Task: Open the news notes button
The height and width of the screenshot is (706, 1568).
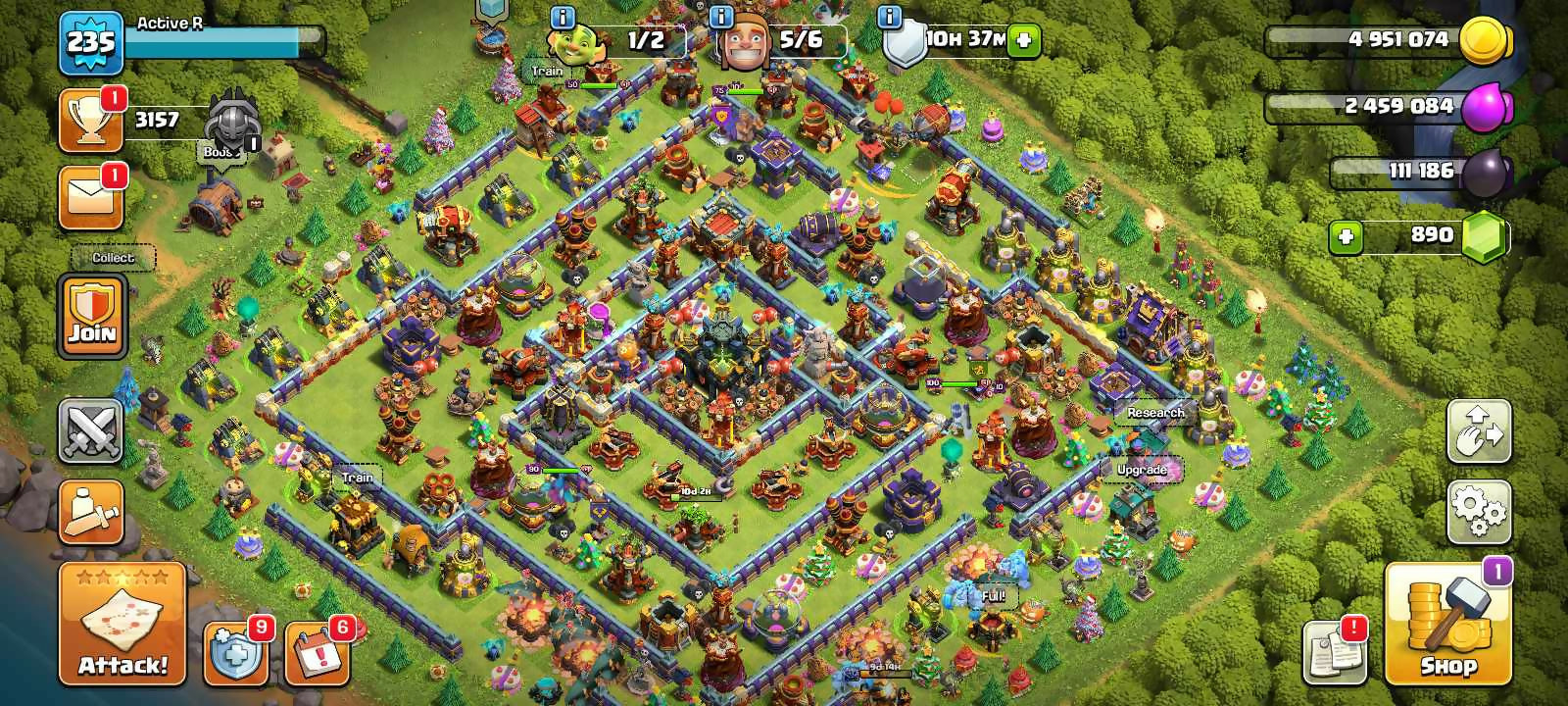Action: [1333, 651]
